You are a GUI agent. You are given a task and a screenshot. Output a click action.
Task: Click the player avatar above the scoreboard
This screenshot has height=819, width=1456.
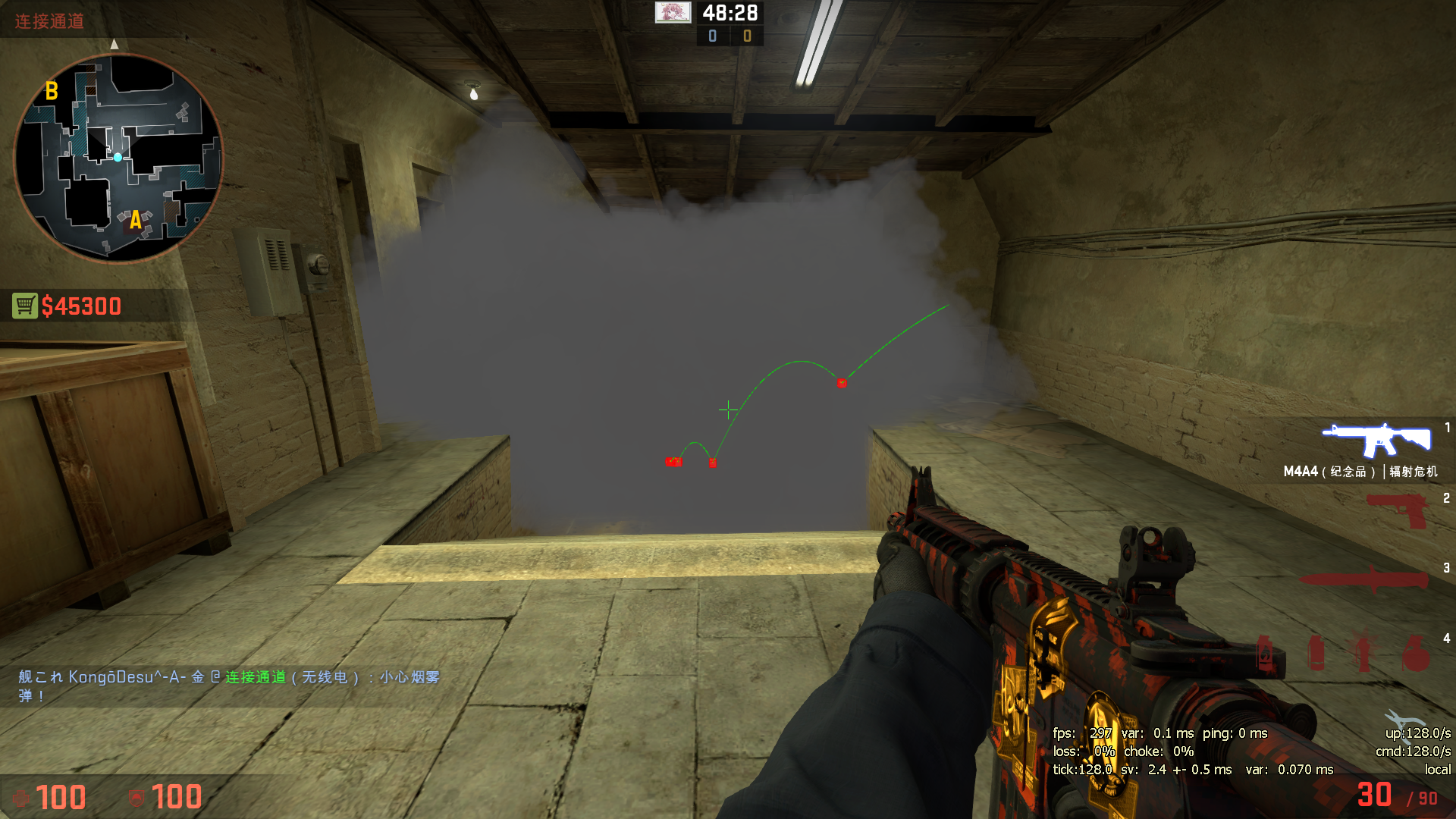673,12
